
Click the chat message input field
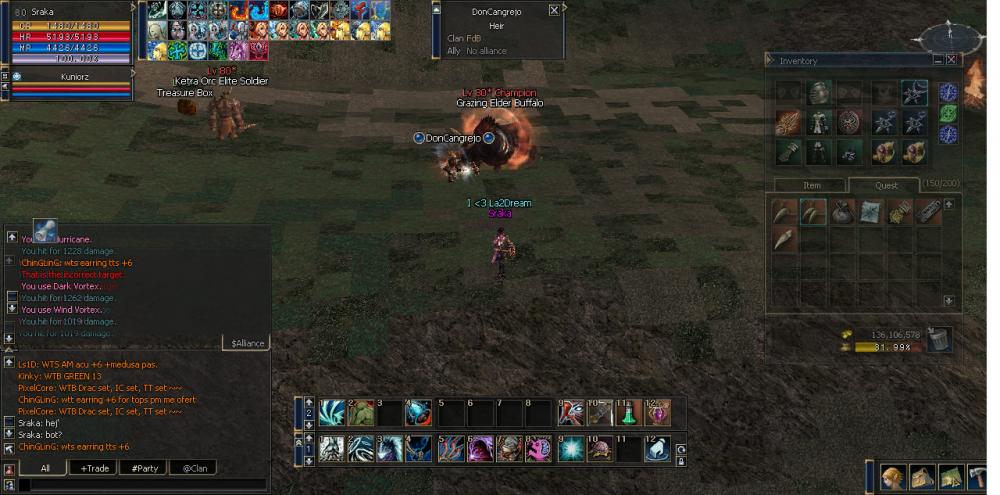140,485
